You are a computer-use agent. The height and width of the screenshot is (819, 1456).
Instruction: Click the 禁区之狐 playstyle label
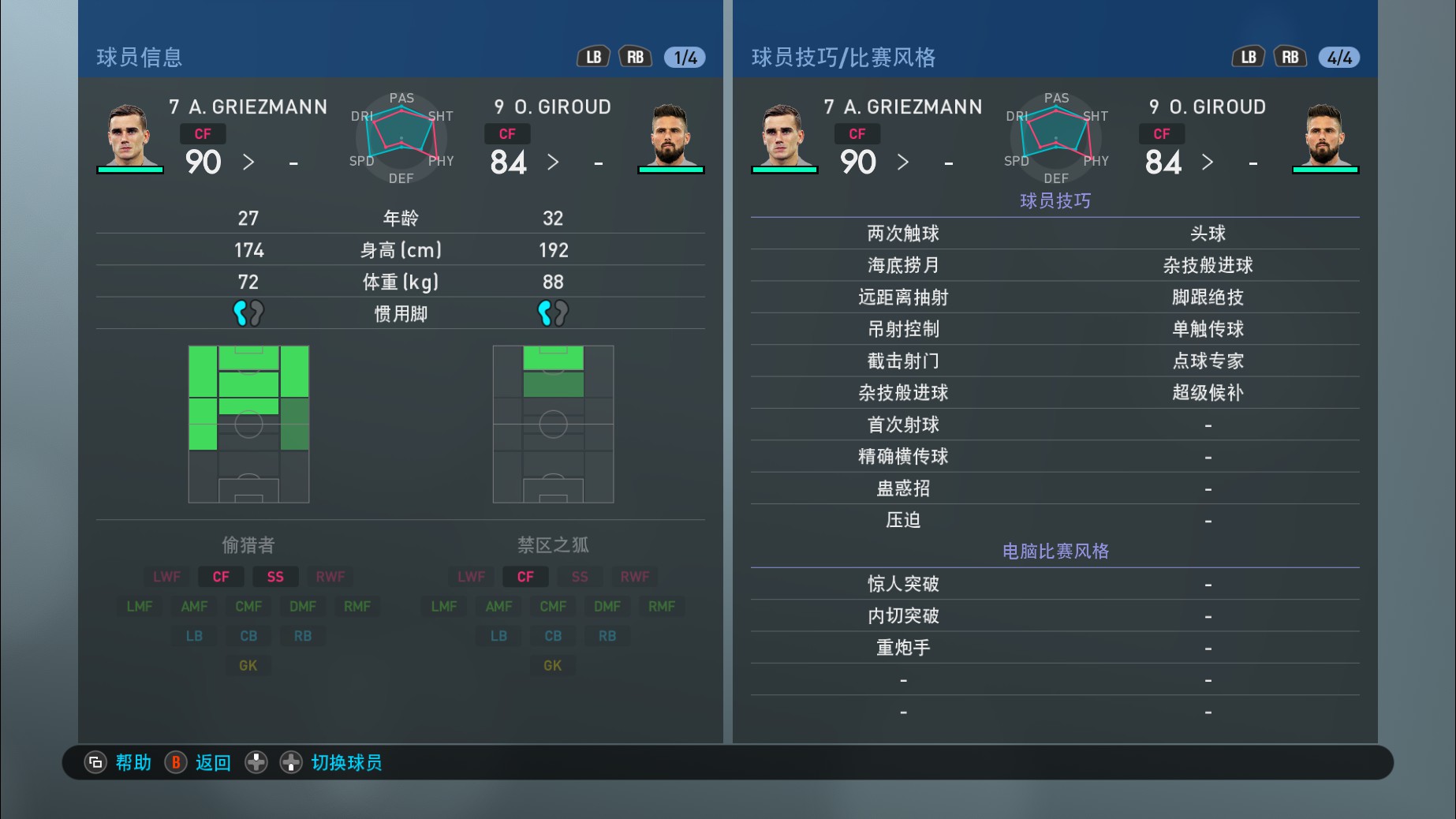click(x=552, y=544)
